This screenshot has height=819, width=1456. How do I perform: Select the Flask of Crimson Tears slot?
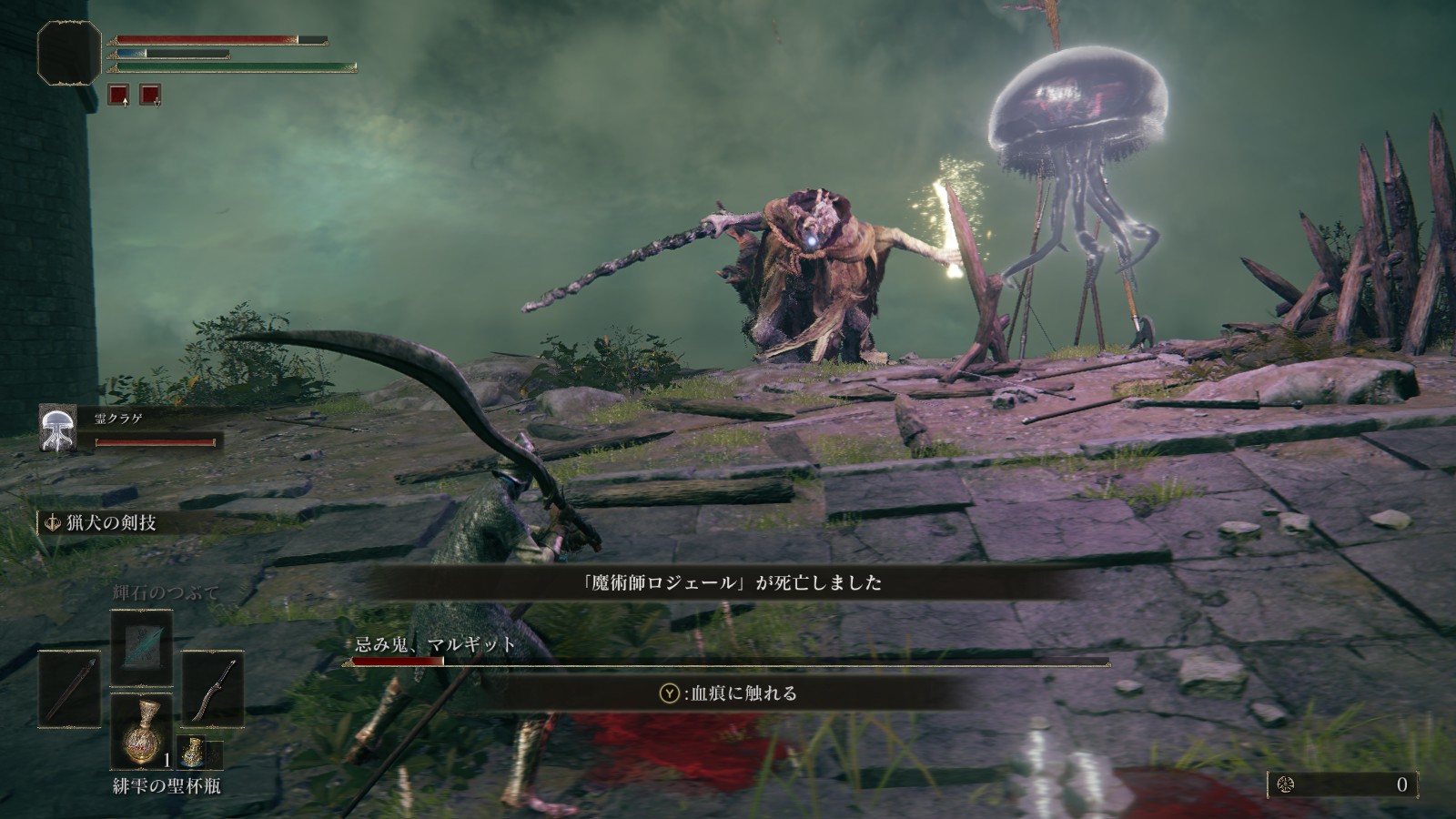141,732
